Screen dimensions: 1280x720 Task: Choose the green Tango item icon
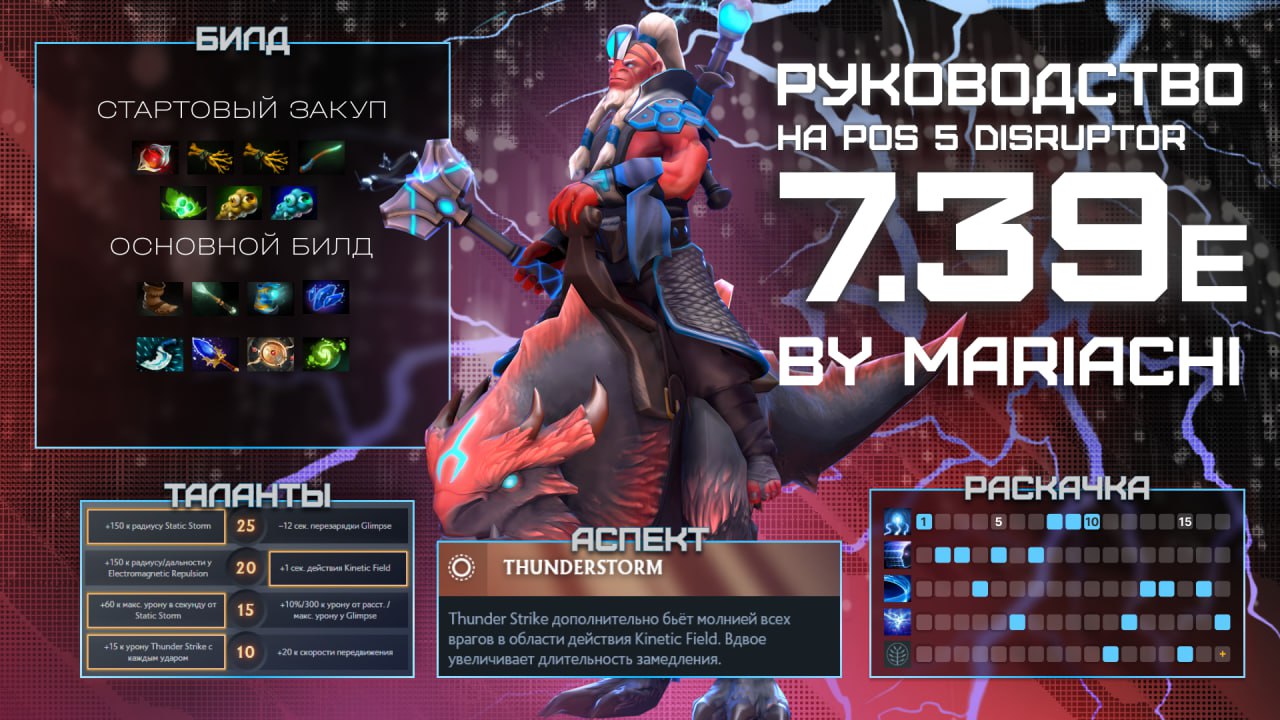point(184,203)
